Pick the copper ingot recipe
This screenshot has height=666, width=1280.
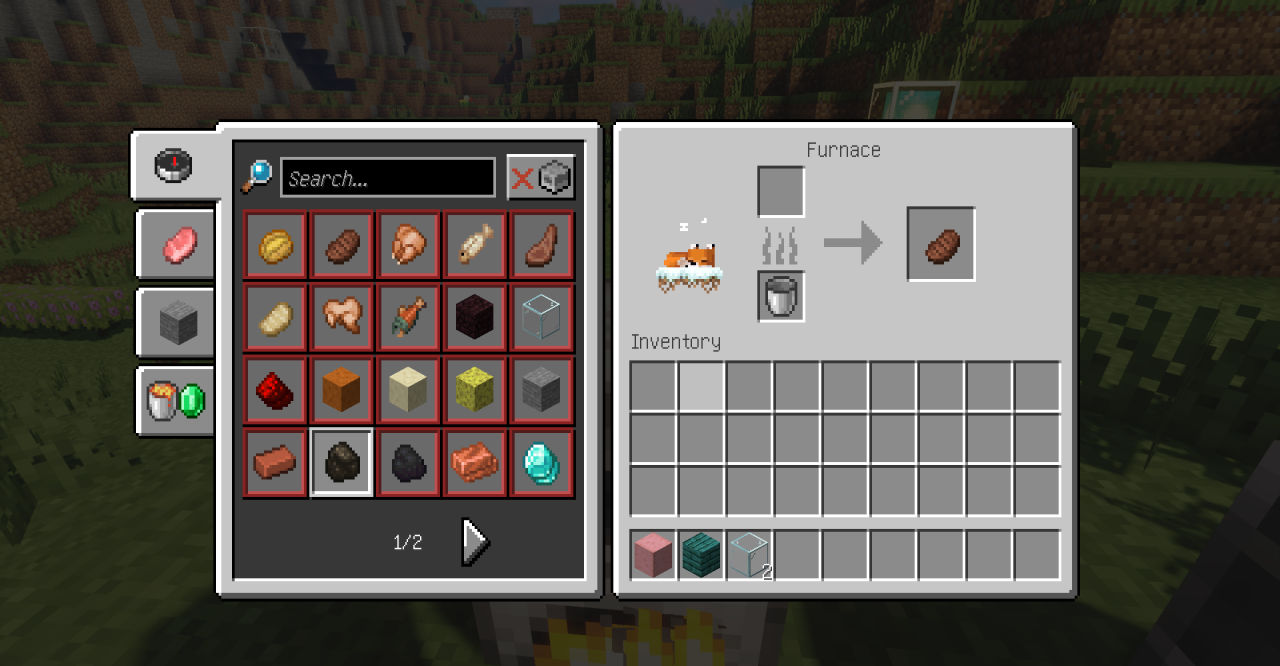[x=476, y=463]
